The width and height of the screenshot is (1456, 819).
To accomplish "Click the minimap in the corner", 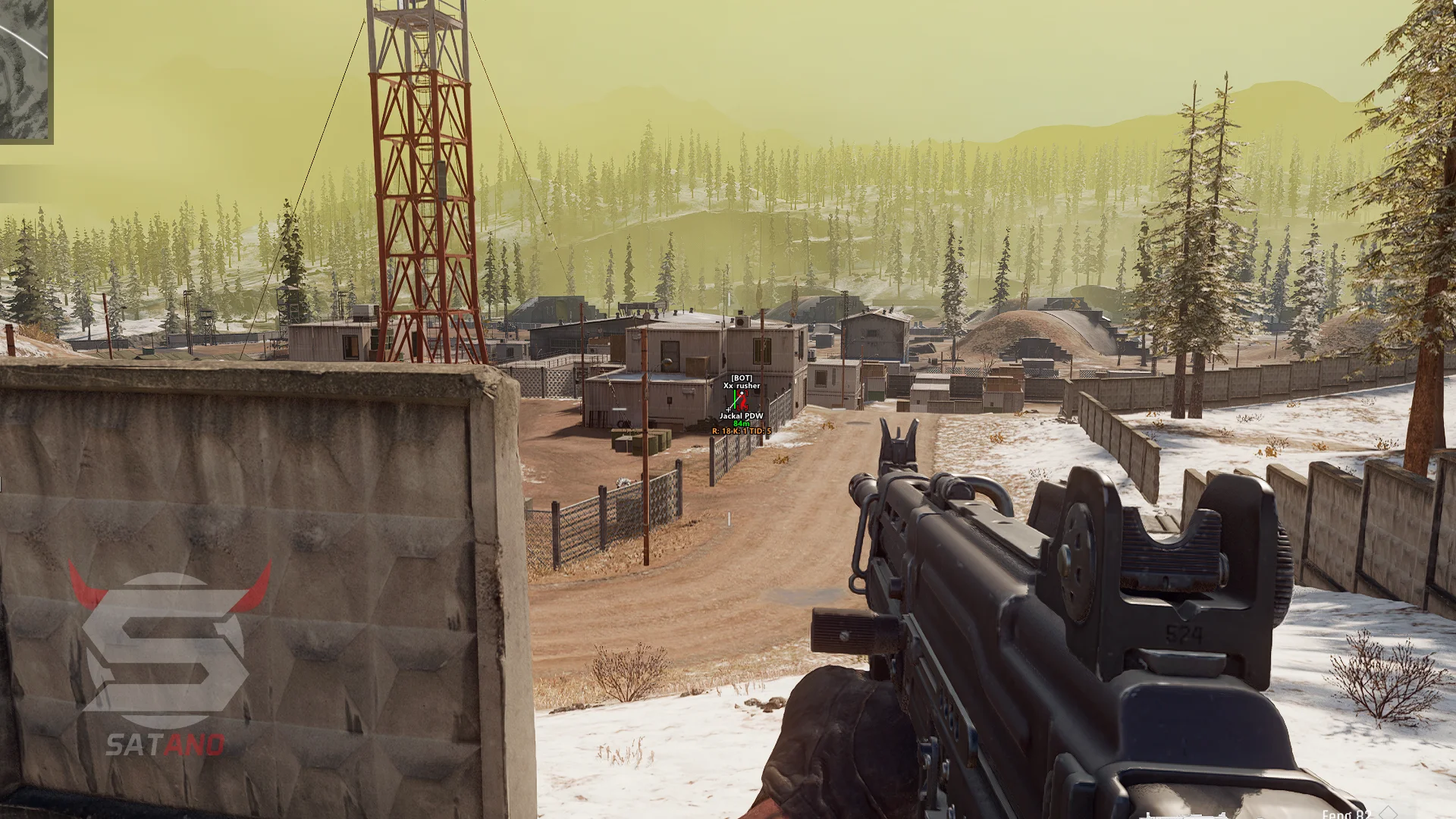I will coord(25,70).
